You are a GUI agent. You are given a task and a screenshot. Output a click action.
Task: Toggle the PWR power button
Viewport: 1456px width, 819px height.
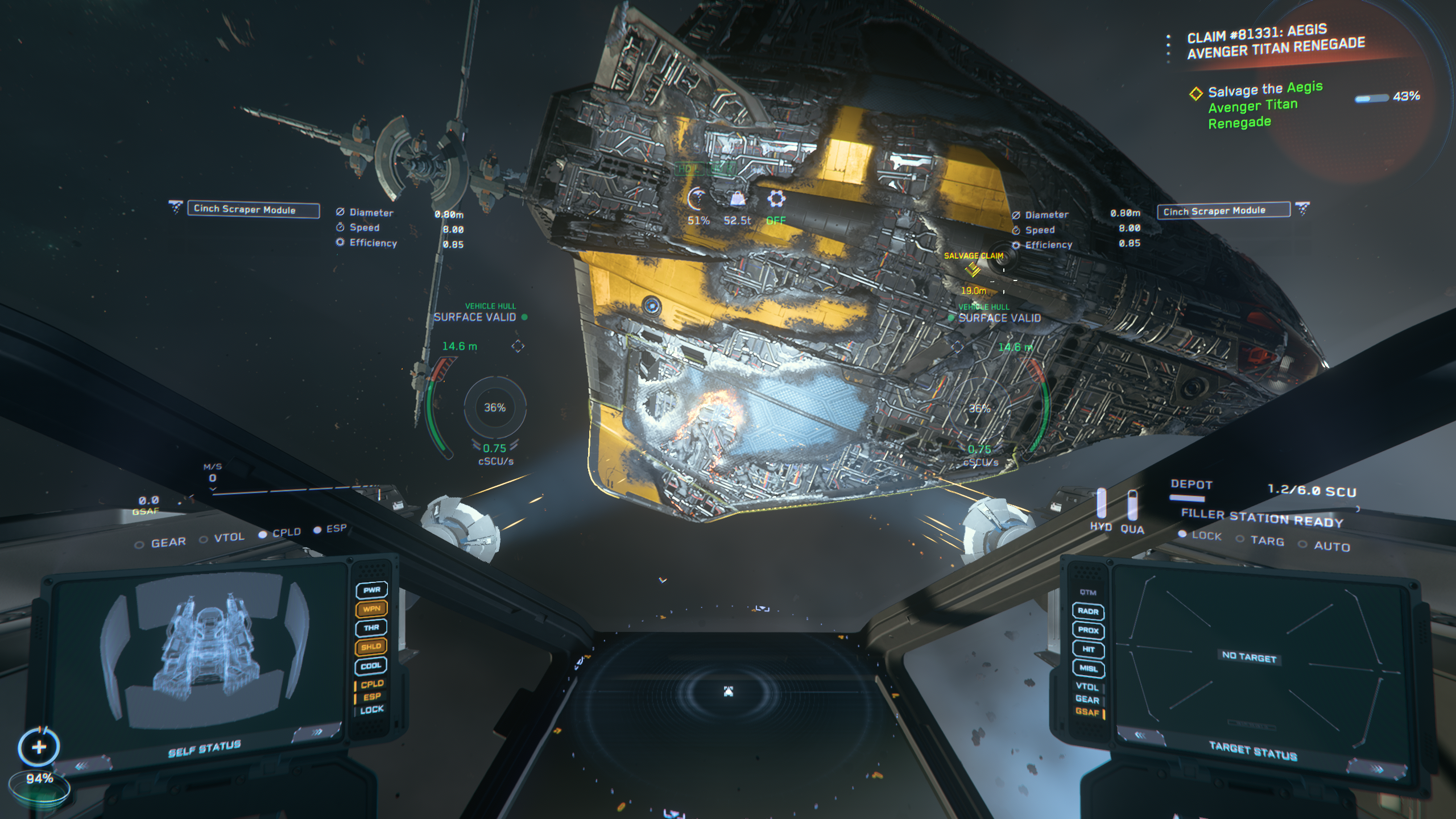click(371, 590)
